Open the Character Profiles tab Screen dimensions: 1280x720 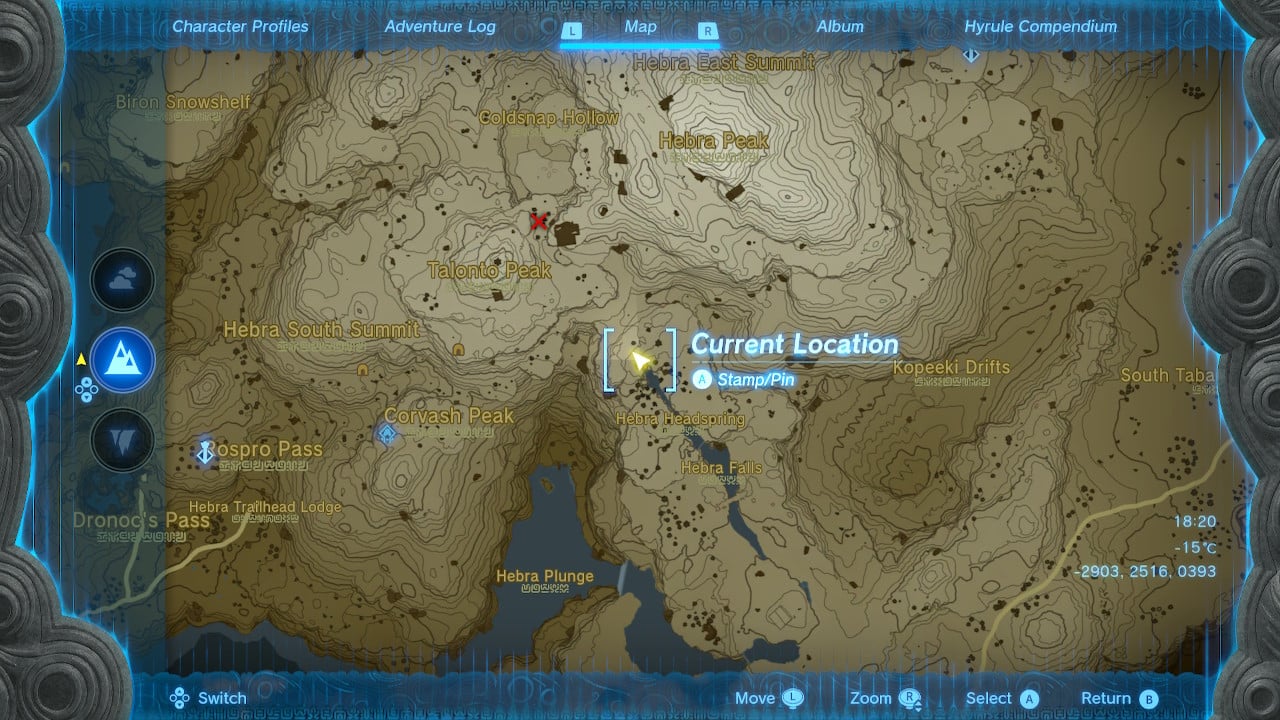point(240,27)
